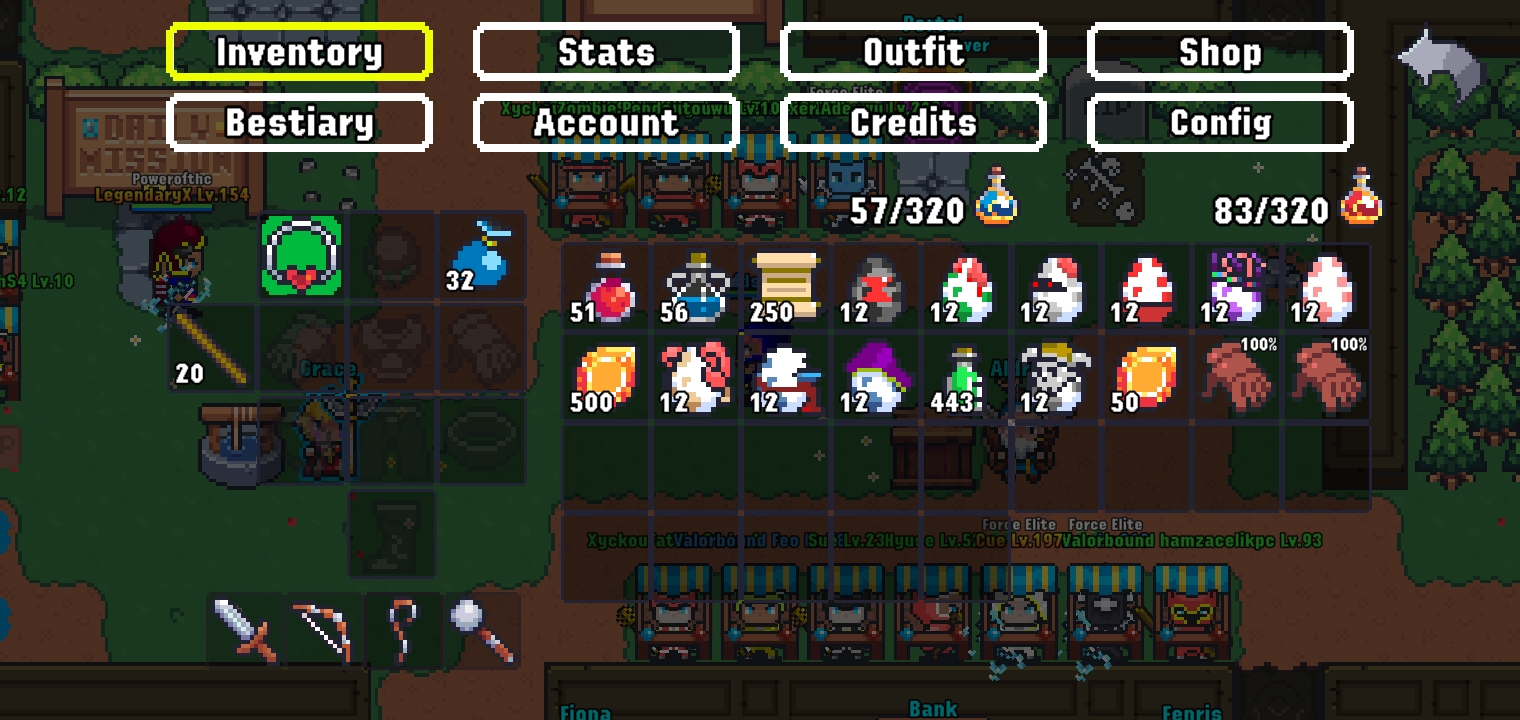The height and width of the screenshot is (720, 1520).
Task: Select the whip weapon icon
Action: (x=402, y=628)
